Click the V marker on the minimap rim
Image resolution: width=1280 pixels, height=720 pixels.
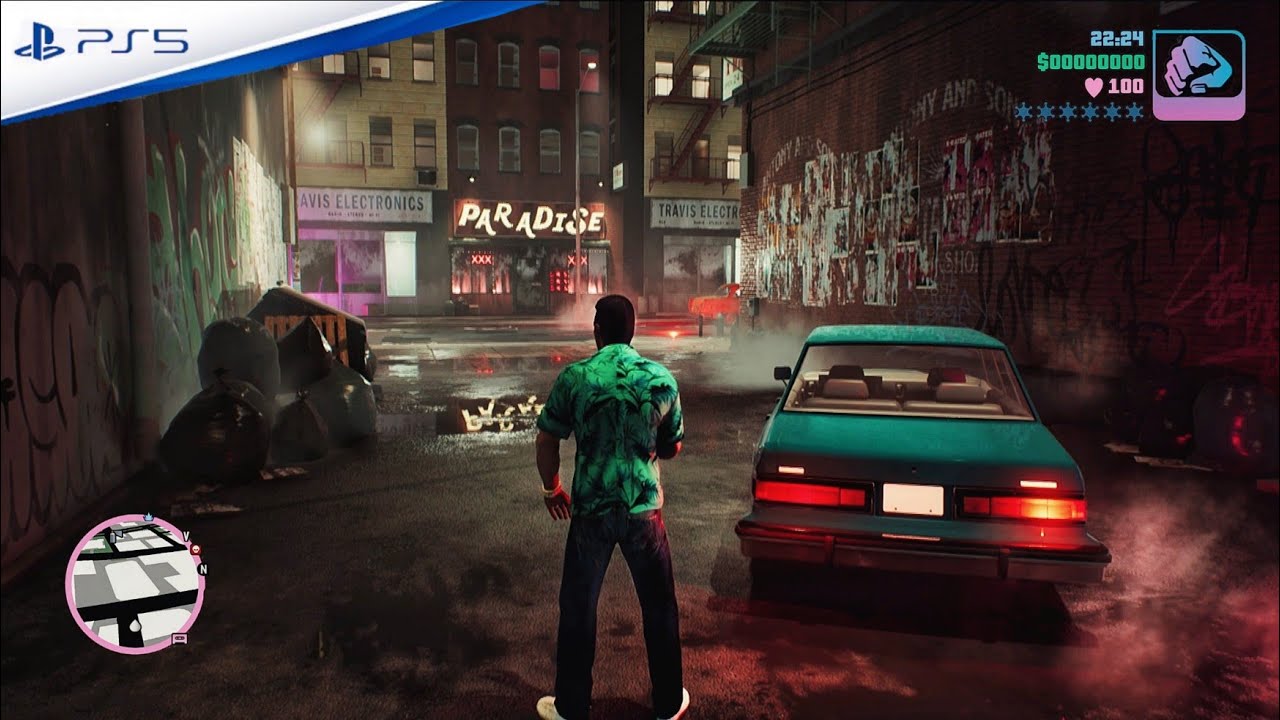tap(186, 535)
